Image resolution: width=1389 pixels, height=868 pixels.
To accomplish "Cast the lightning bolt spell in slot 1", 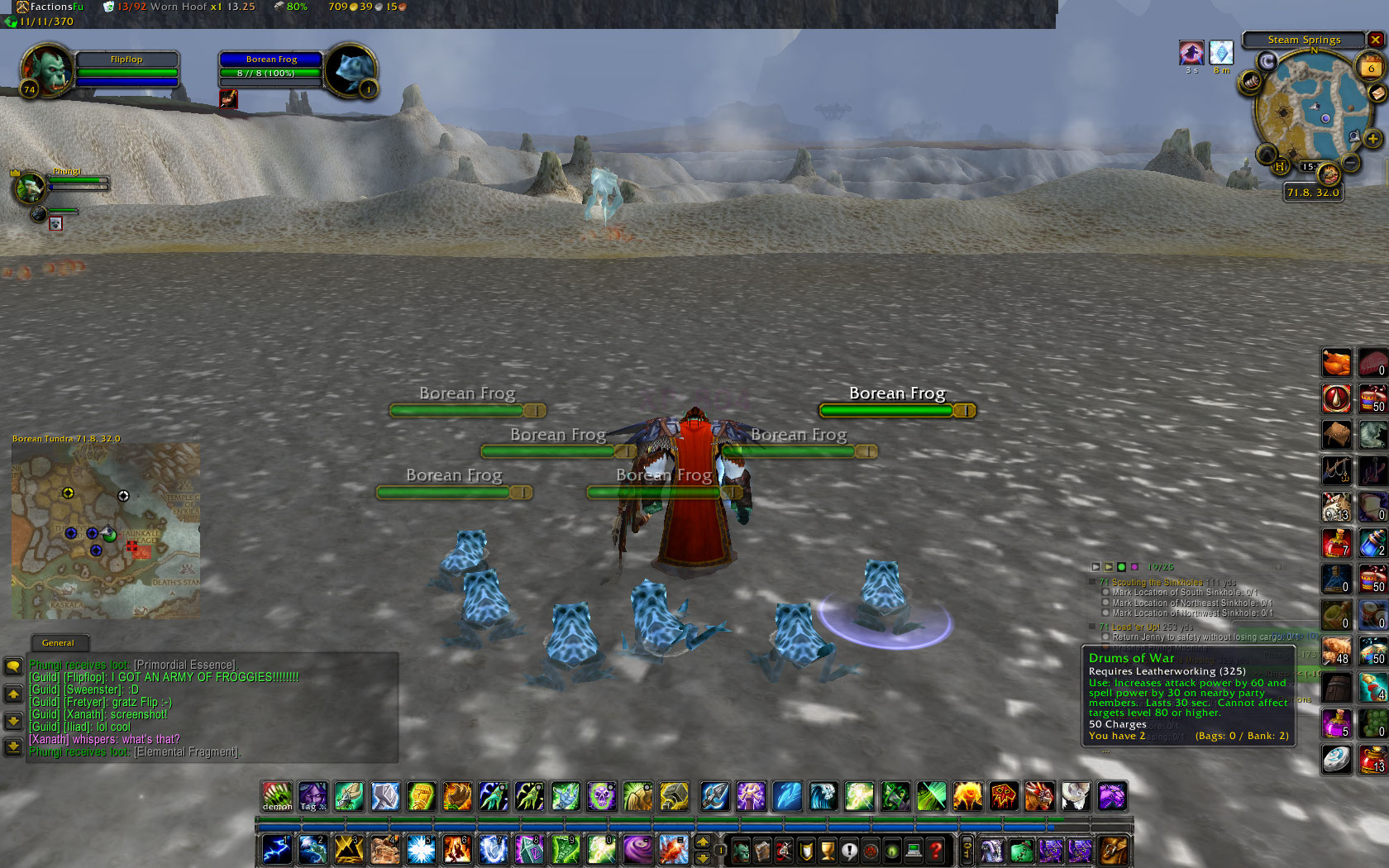I will (276, 849).
